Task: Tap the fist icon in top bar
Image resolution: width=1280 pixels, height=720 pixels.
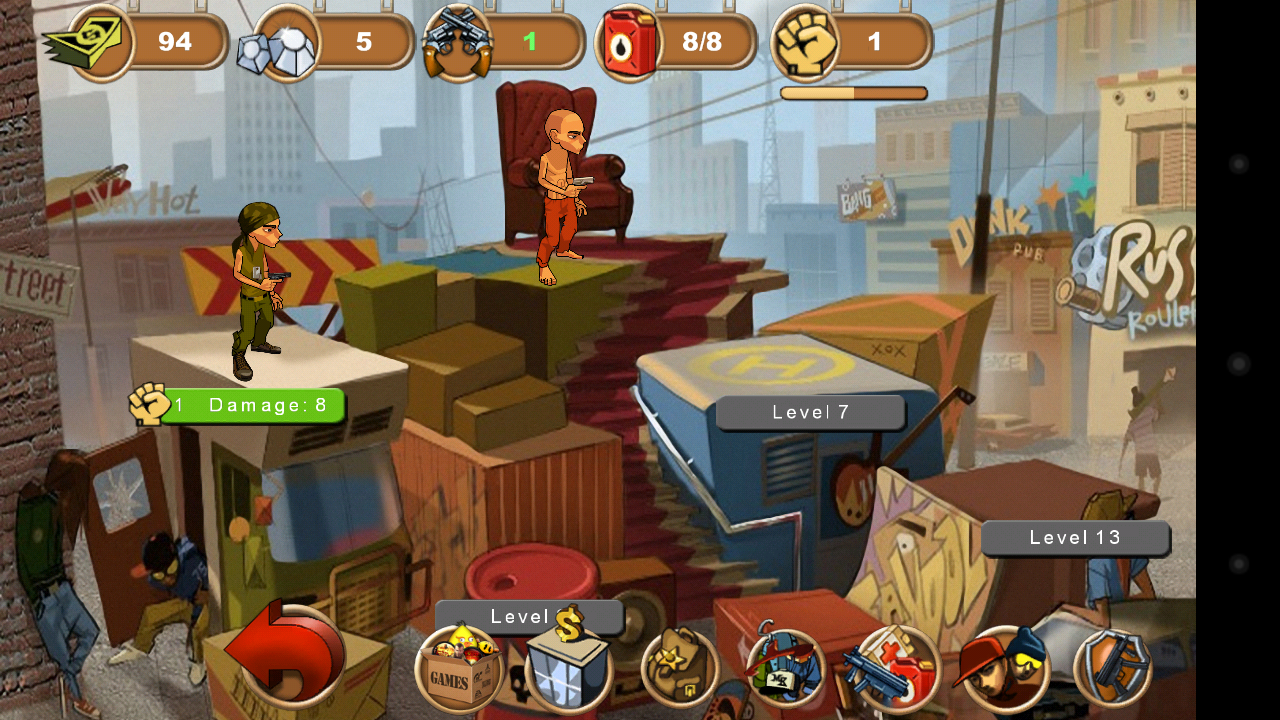Action: point(805,42)
